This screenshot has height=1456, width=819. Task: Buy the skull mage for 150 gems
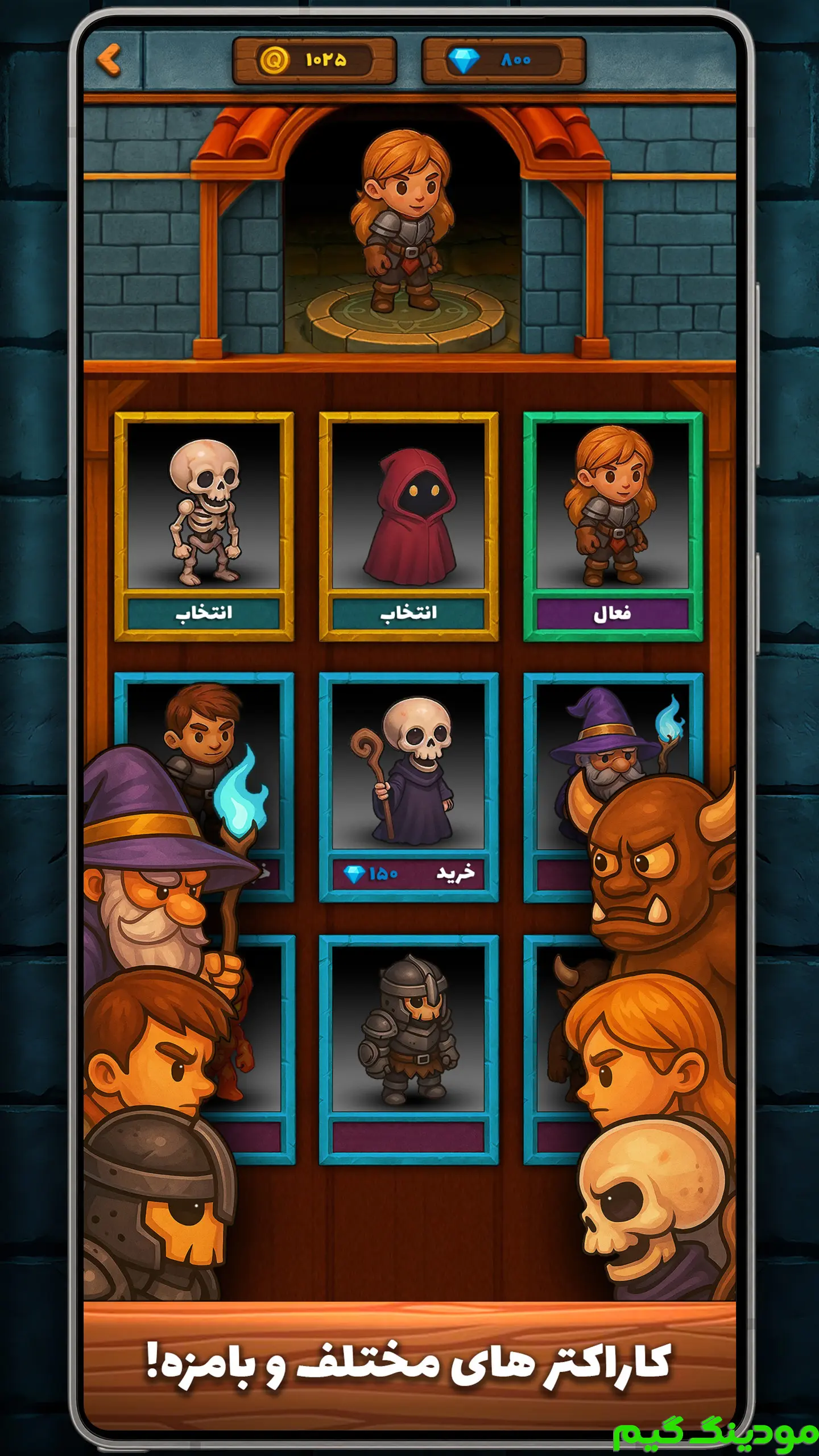(408, 873)
